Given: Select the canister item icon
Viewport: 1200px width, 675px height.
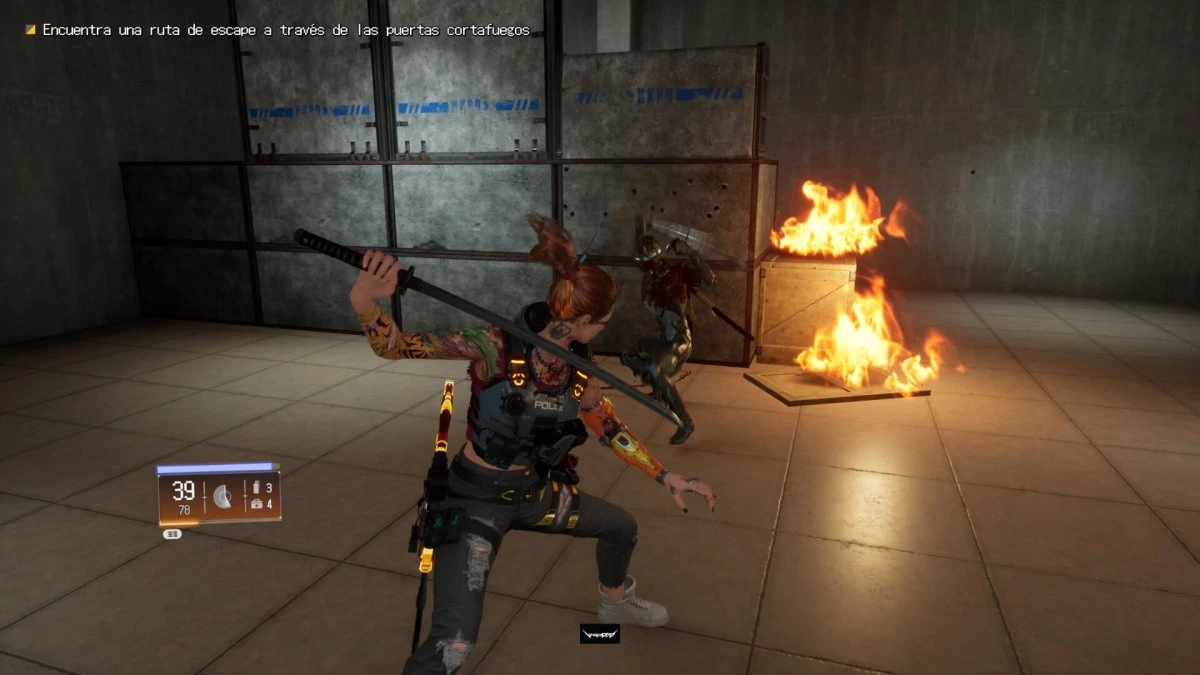Looking at the screenshot, I should [x=256, y=487].
